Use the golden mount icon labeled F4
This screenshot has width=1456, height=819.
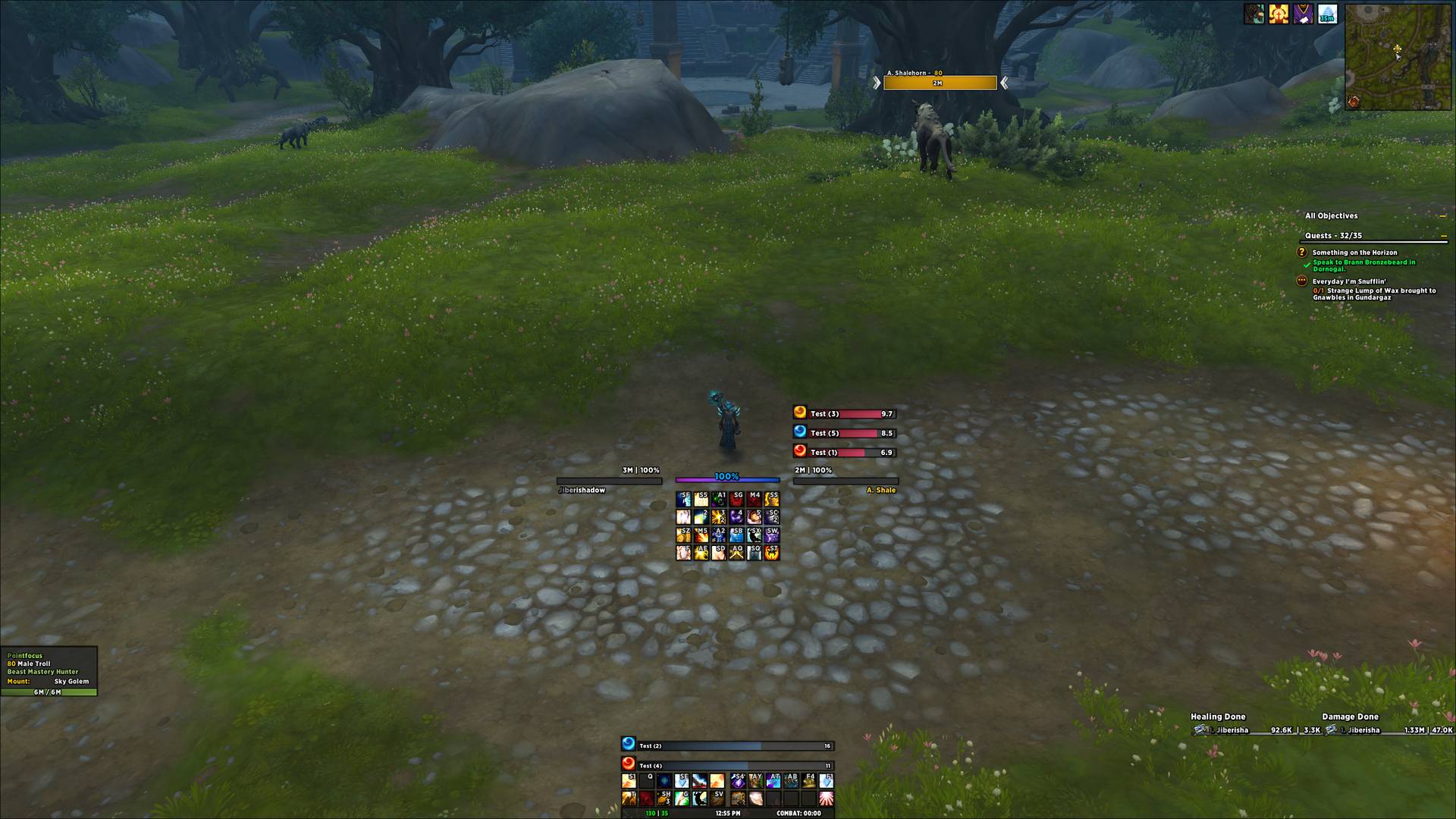point(808,781)
